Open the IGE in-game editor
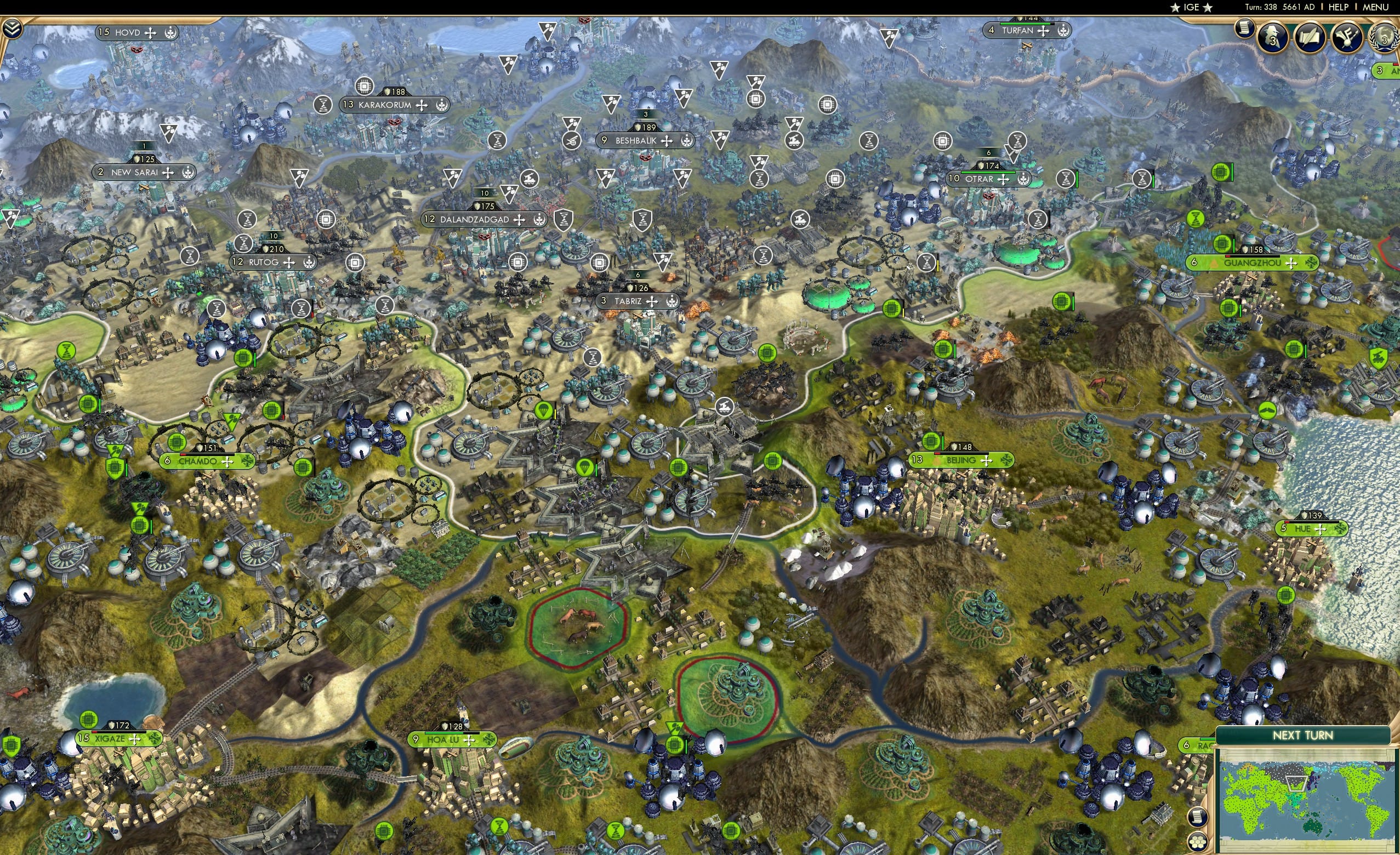The height and width of the screenshot is (855, 1400). (1192, 7)
